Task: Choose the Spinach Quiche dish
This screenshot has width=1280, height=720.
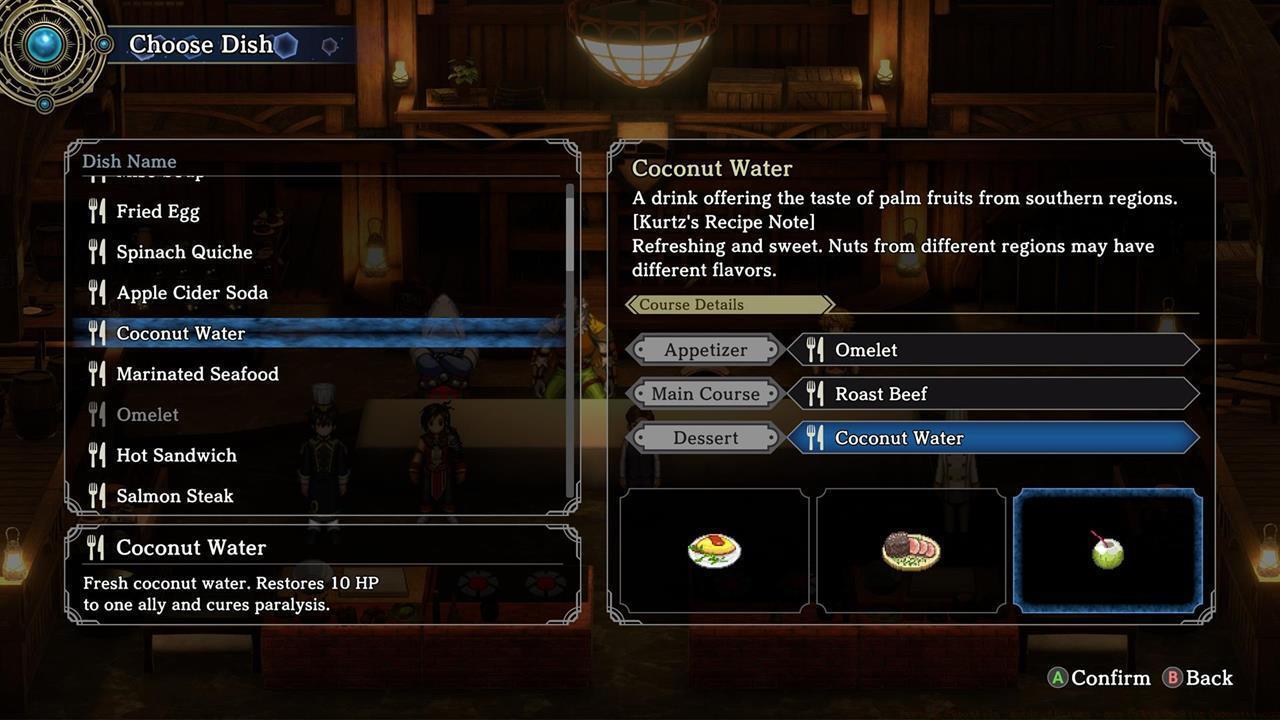Action: (184, 252)
